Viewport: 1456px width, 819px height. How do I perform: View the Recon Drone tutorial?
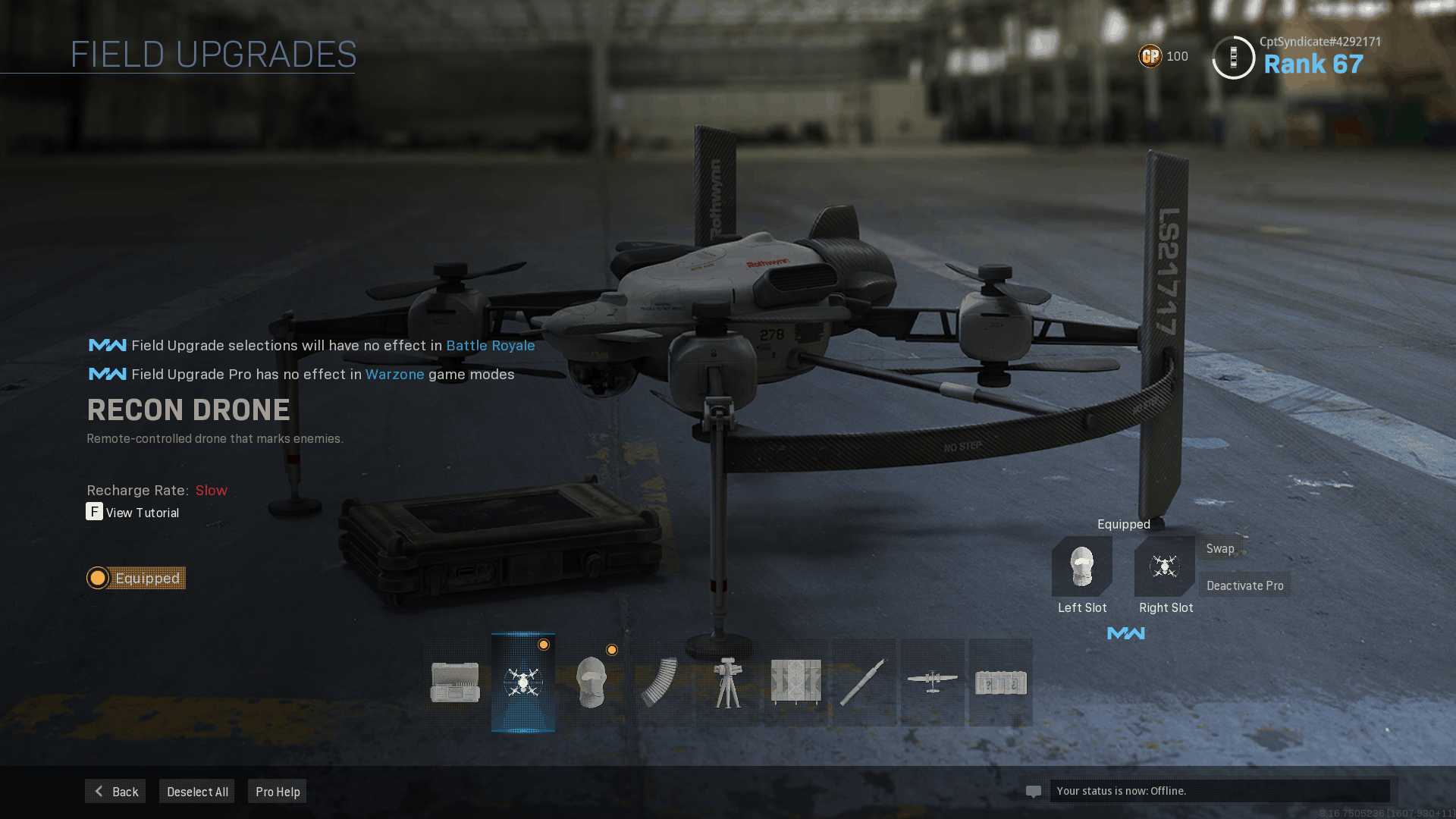(133, 513)
